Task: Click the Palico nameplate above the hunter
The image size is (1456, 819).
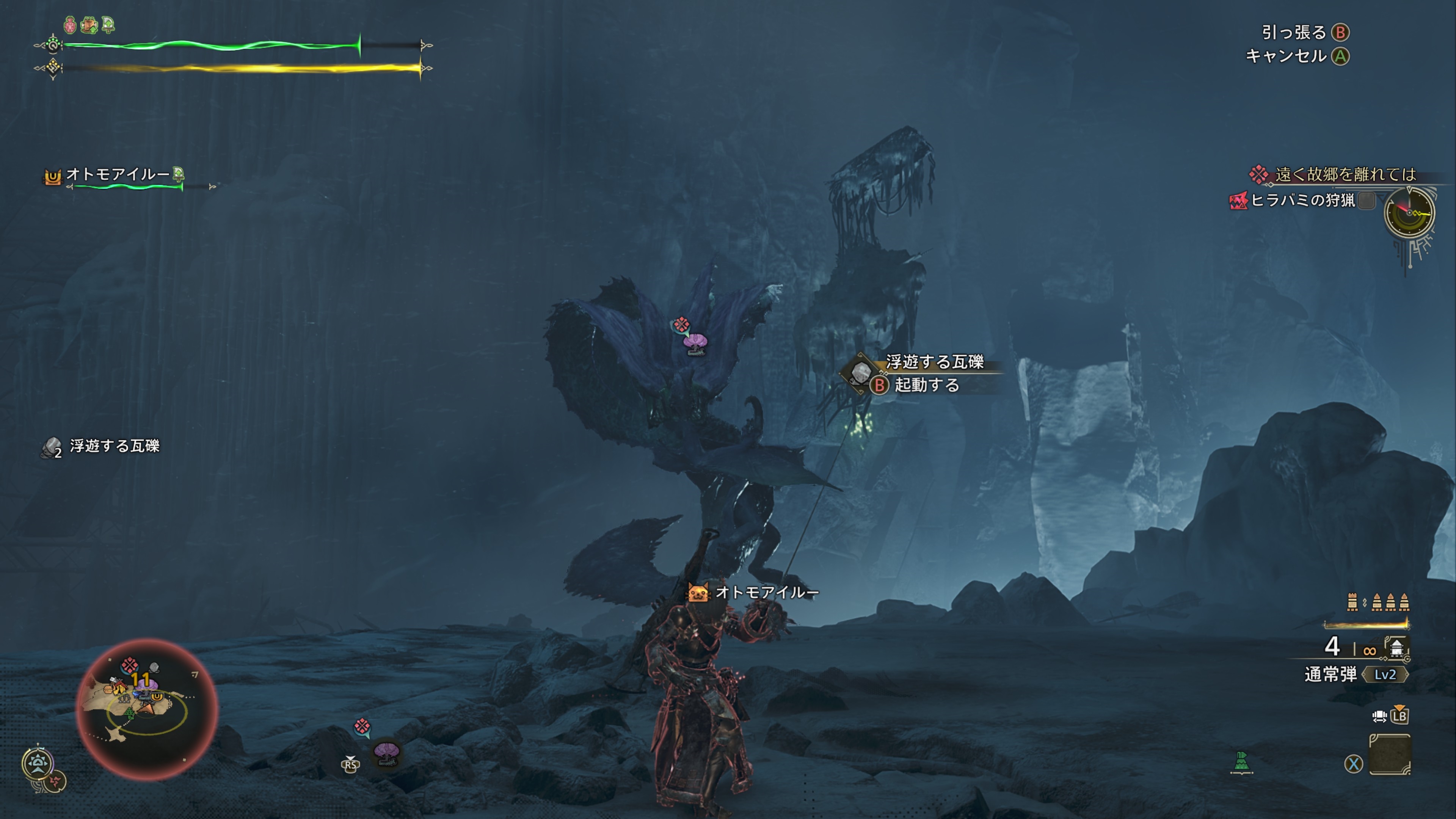Action: click(x=754, y=592)
